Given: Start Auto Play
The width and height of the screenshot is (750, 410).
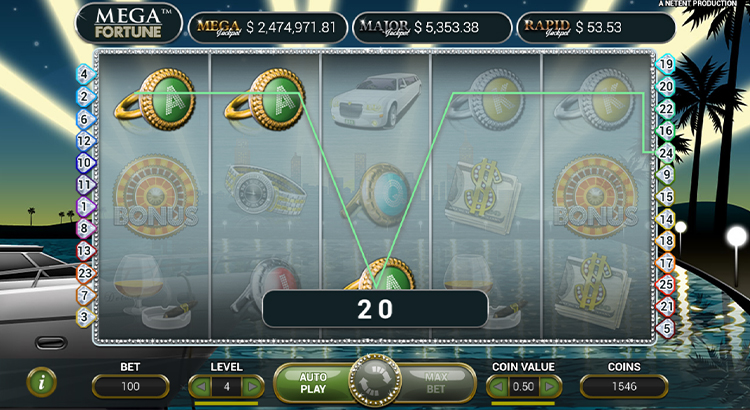Looking at the screenshot, I should pos(313,381).
